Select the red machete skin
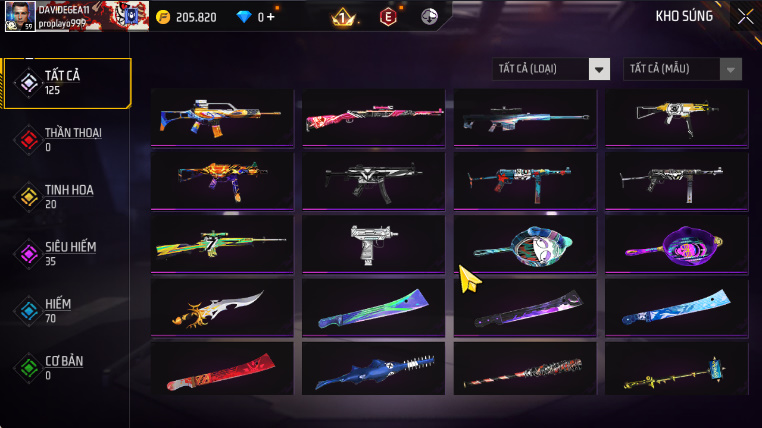This screenshot has width=762, height=428. (x=222, y=371)
